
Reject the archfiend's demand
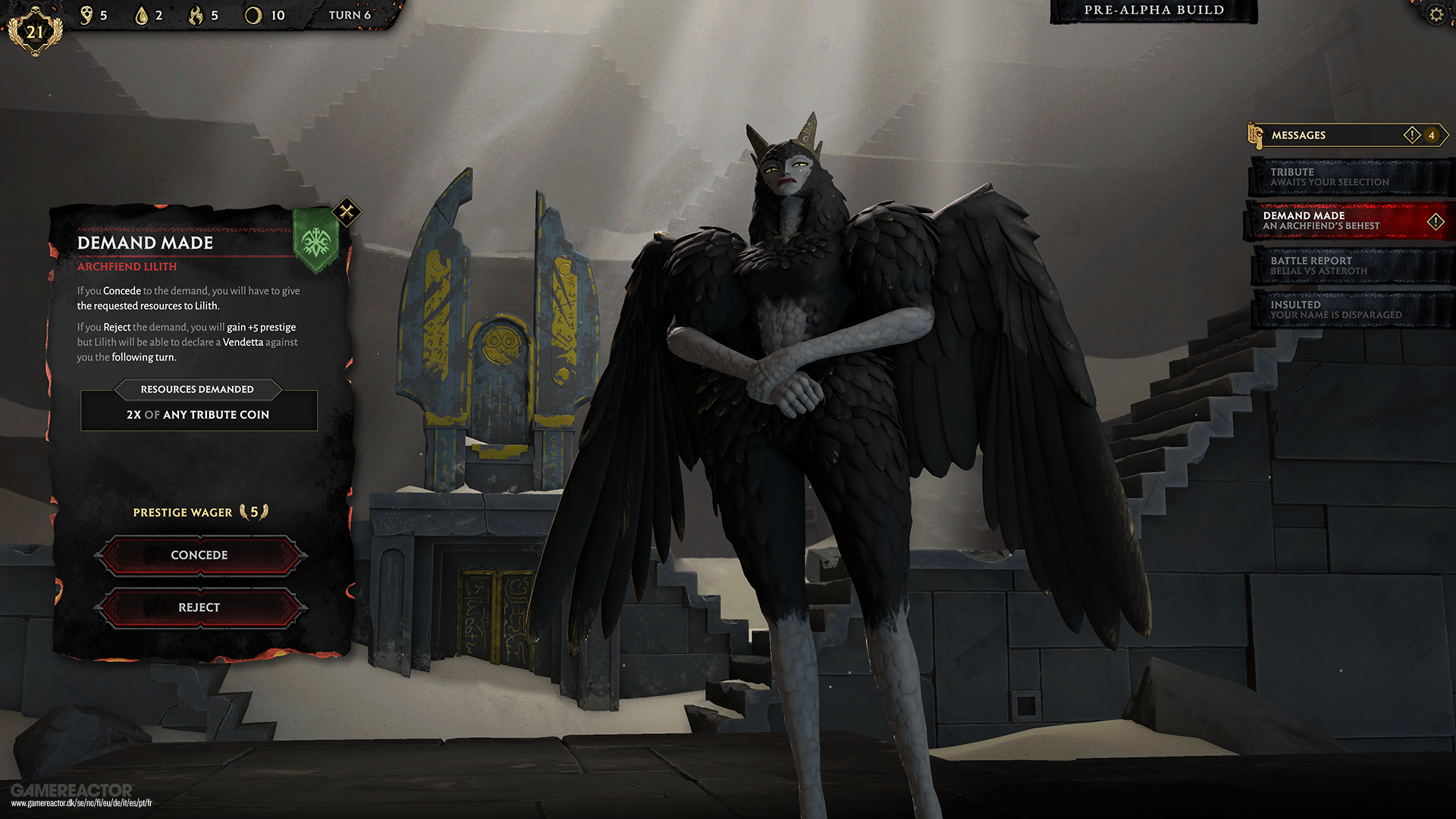199,607
